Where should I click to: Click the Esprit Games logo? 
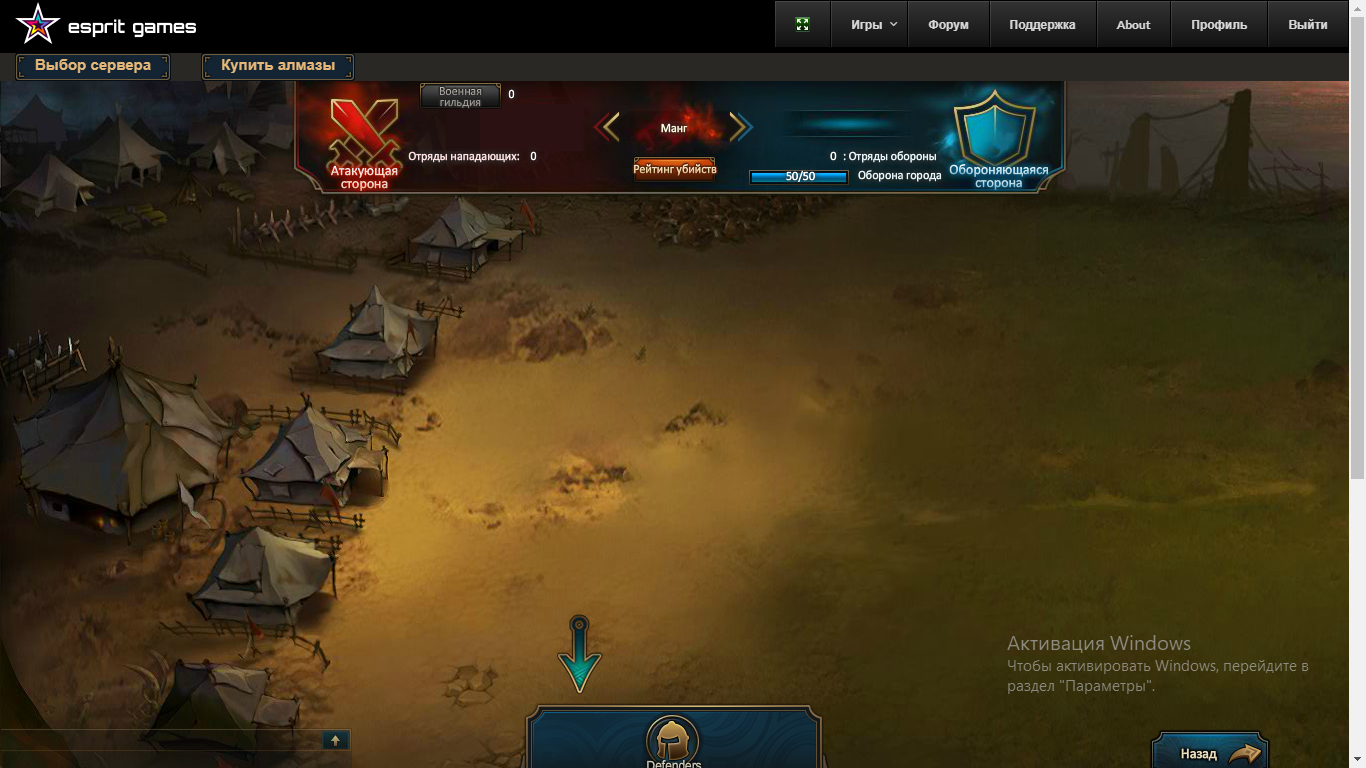click(x=106, y=26)
